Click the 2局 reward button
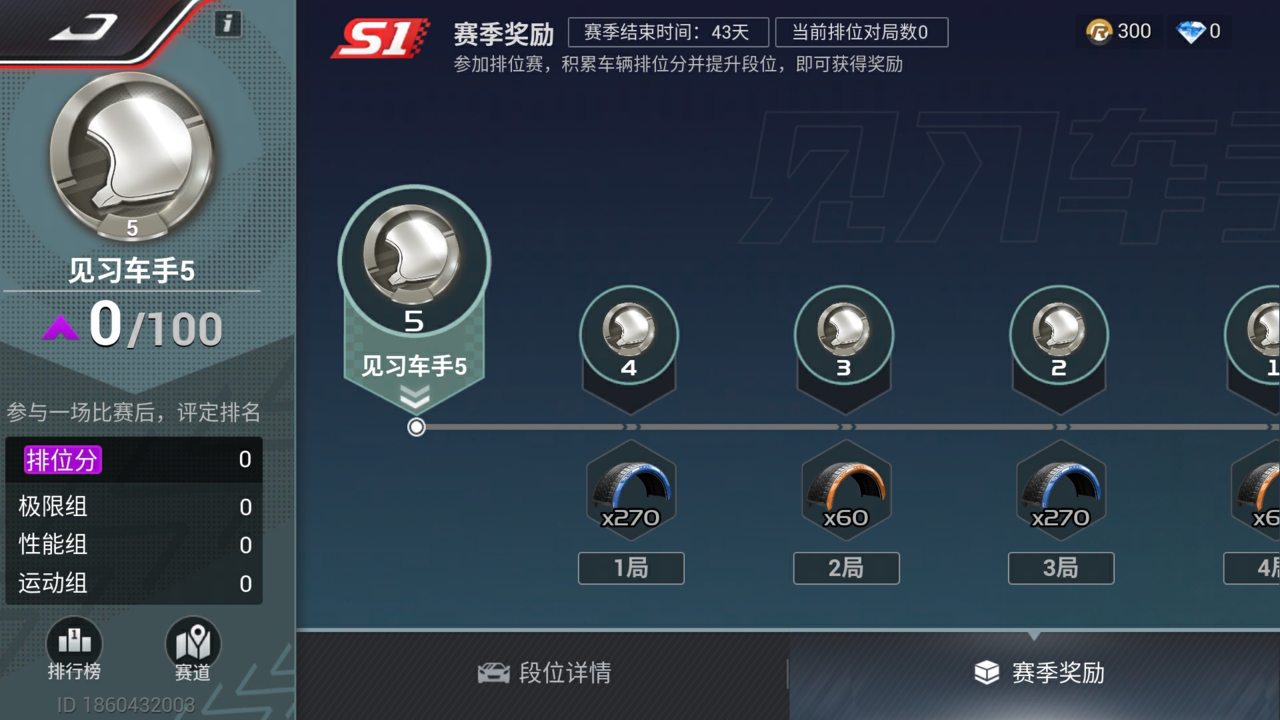The image size is (1280, 720). (x=846, y=568)
